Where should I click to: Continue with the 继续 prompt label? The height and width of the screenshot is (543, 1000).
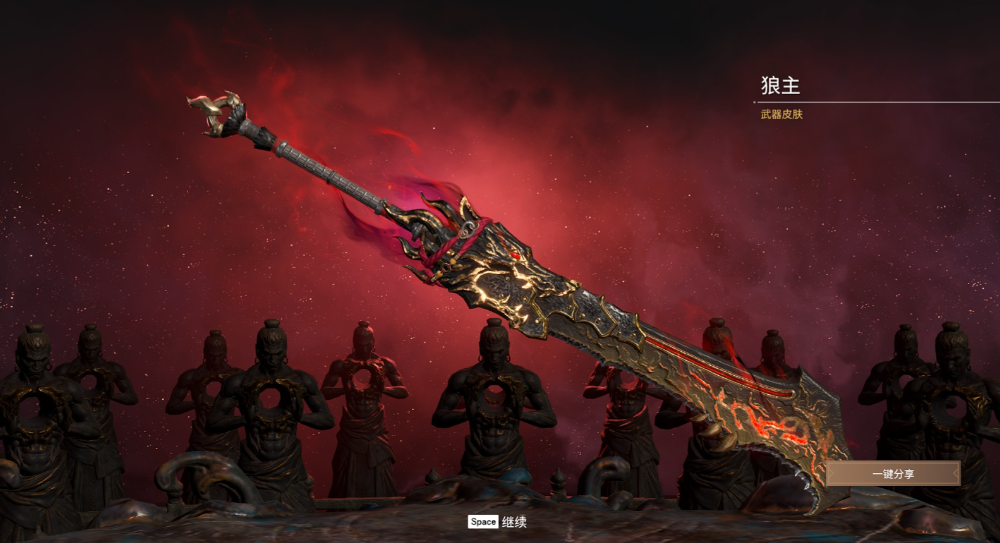514,522
